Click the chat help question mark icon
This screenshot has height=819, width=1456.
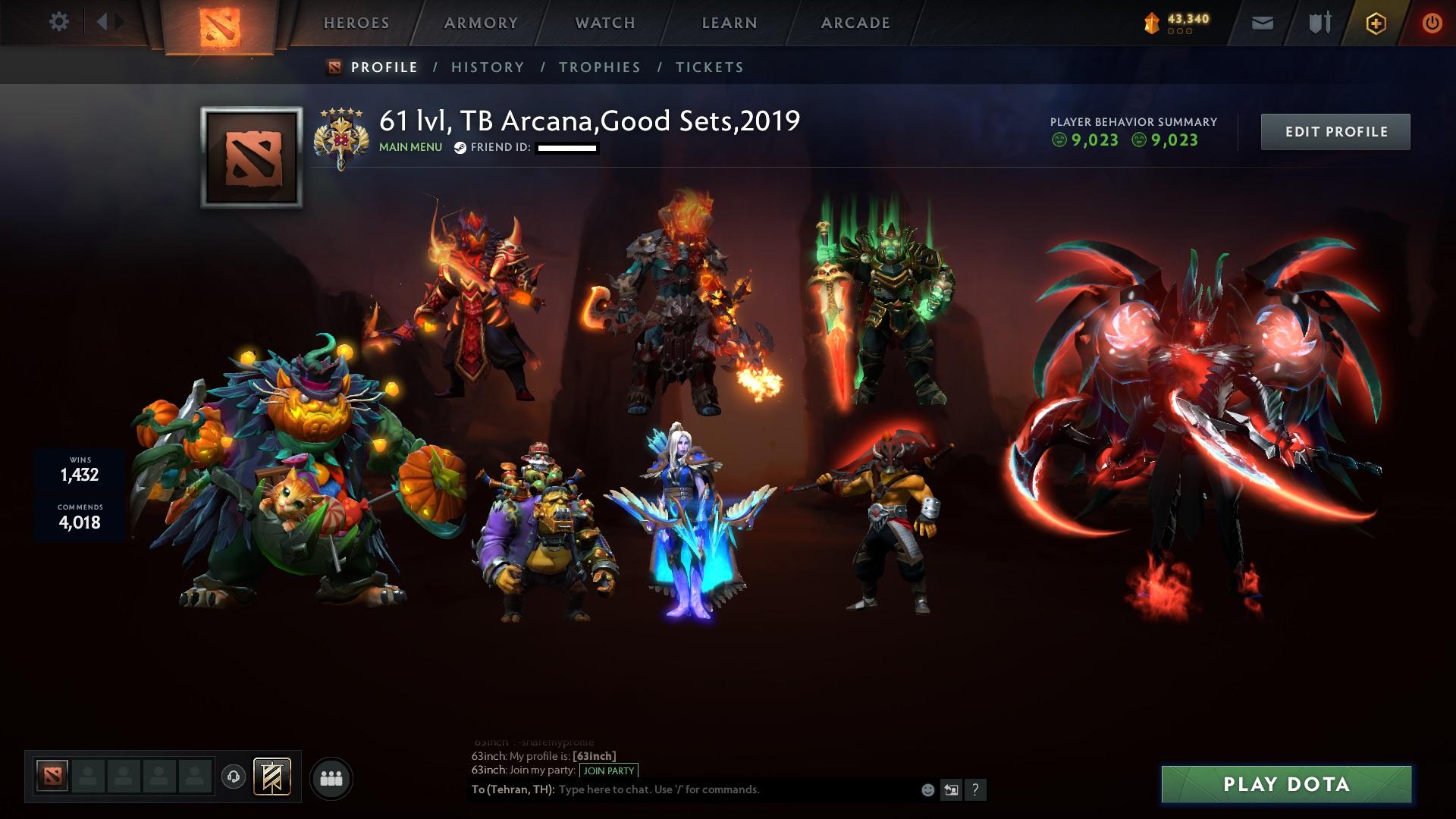coord(974,789)
